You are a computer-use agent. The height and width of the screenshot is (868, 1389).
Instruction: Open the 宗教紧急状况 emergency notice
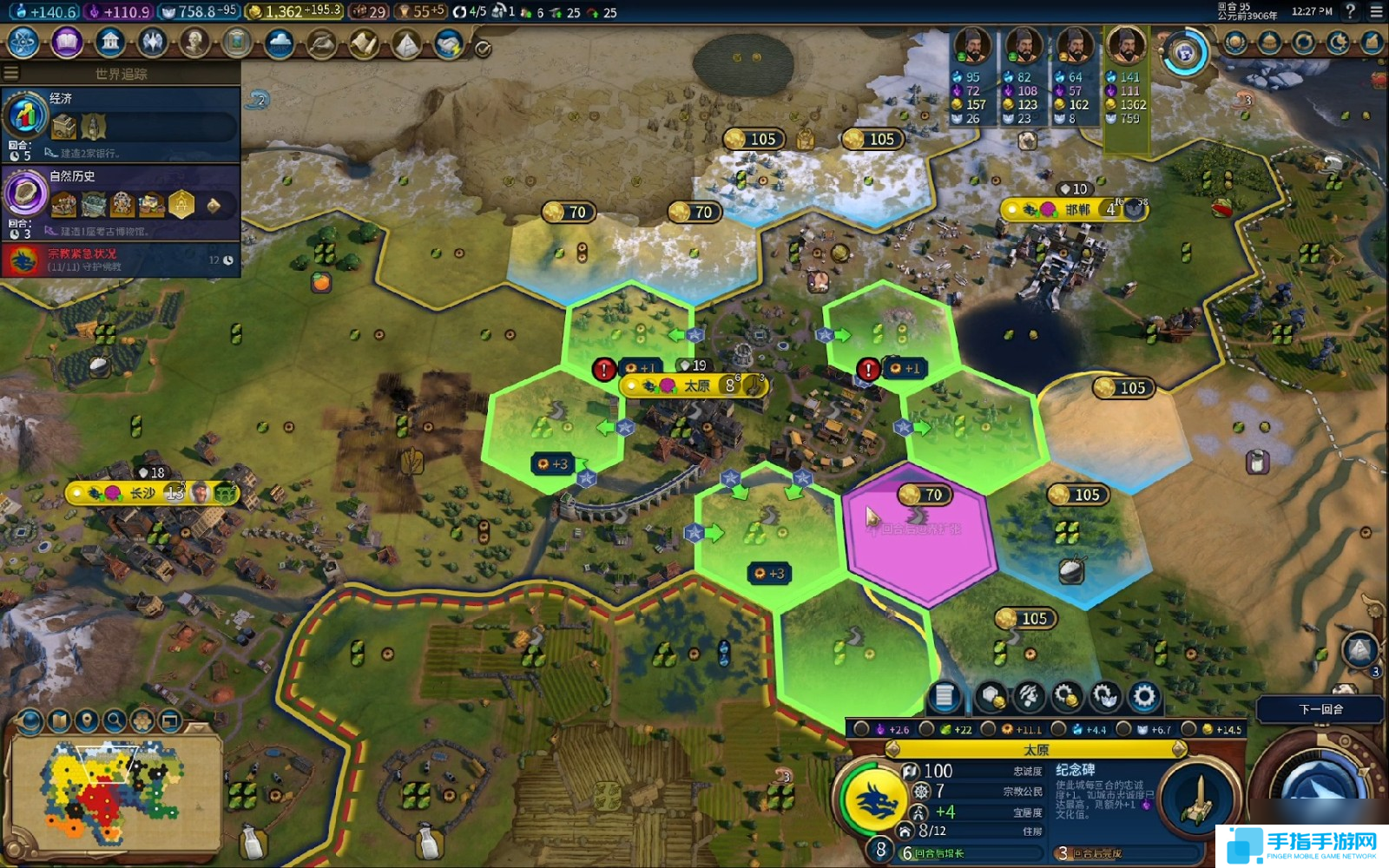pyautogui.click(x=122, y=260)
